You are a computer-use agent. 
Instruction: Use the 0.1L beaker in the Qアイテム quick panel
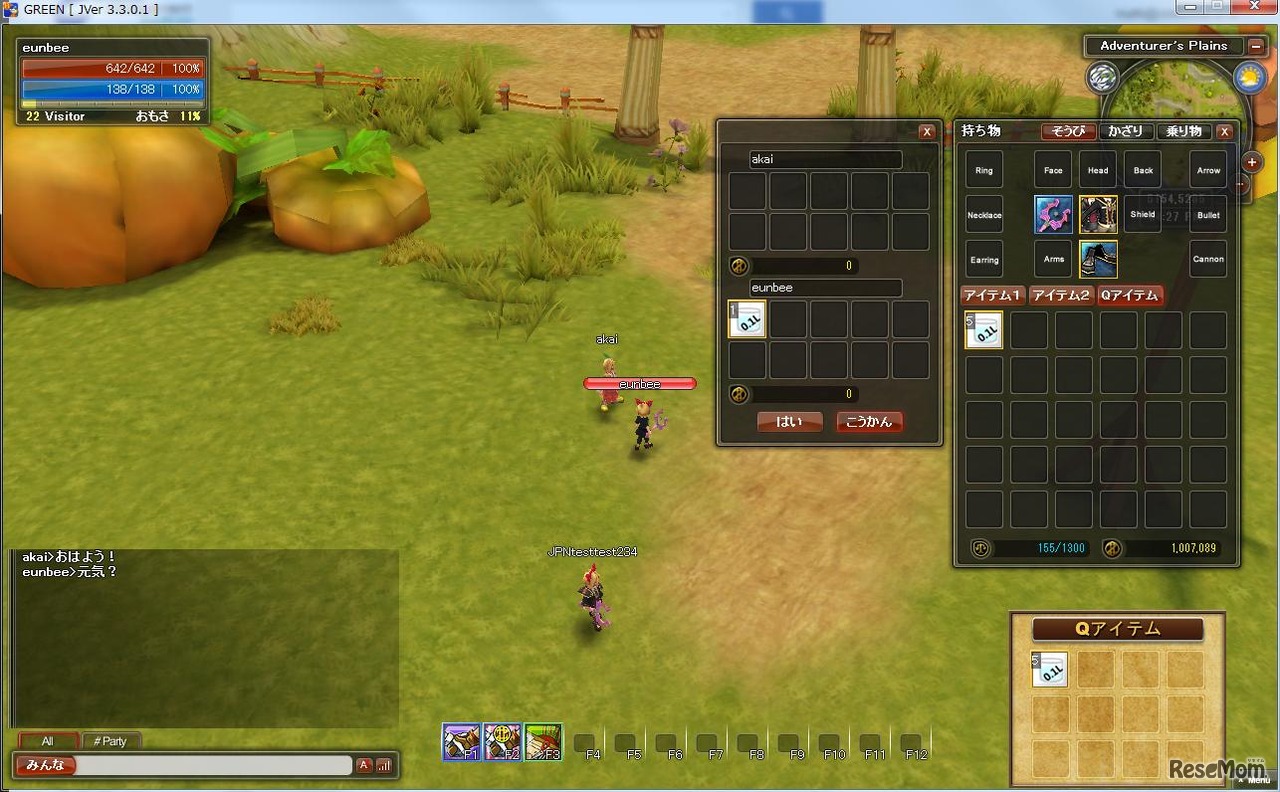1050,670
